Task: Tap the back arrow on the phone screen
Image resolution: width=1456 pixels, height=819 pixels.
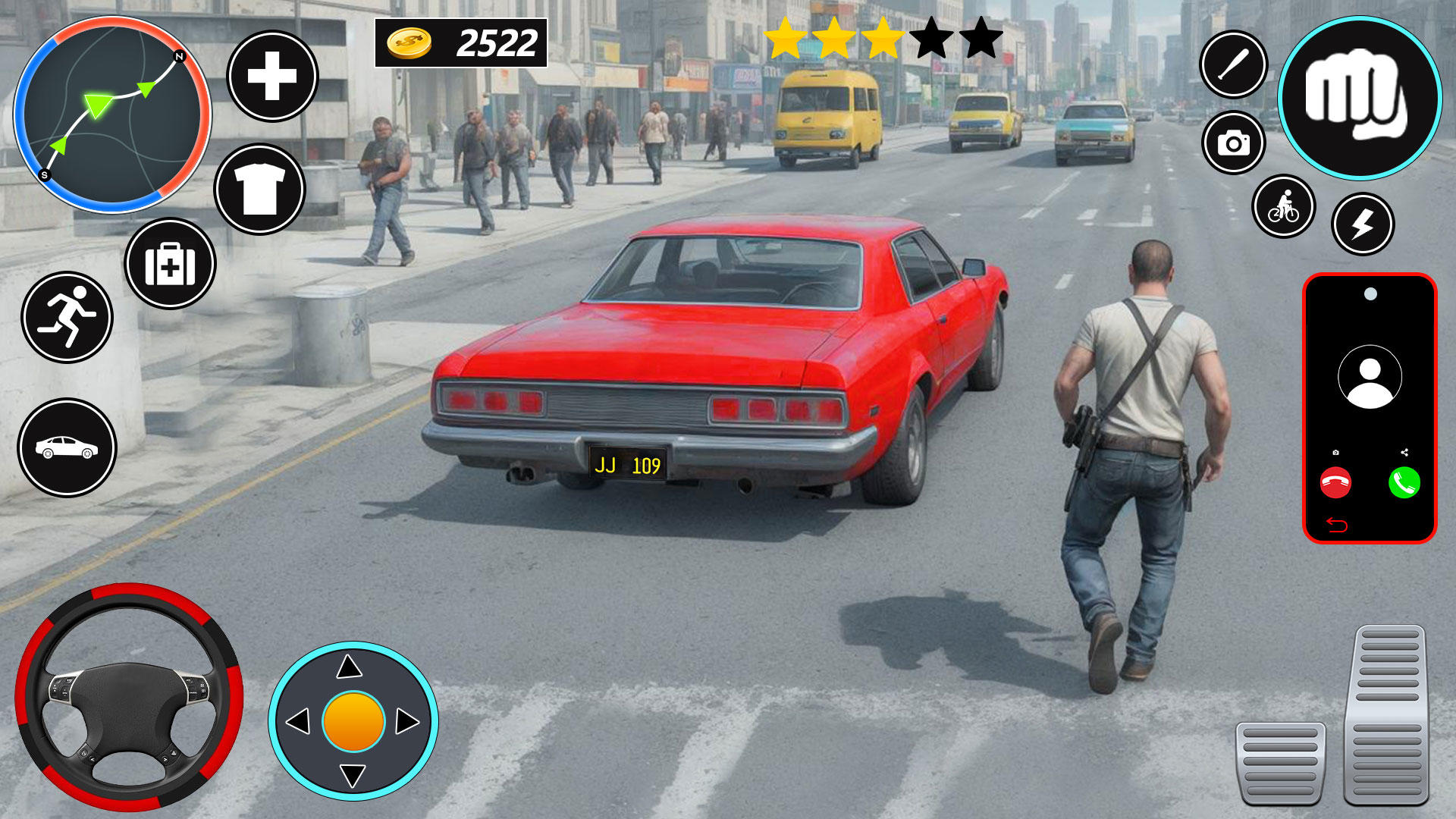Action: click(x=1336, y=525)
